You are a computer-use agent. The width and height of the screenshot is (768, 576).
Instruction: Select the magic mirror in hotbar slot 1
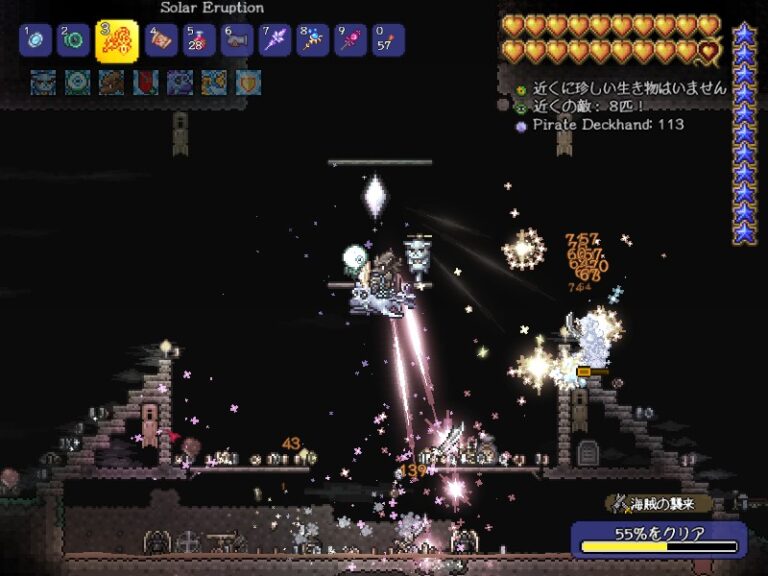(x=35, y=41)
